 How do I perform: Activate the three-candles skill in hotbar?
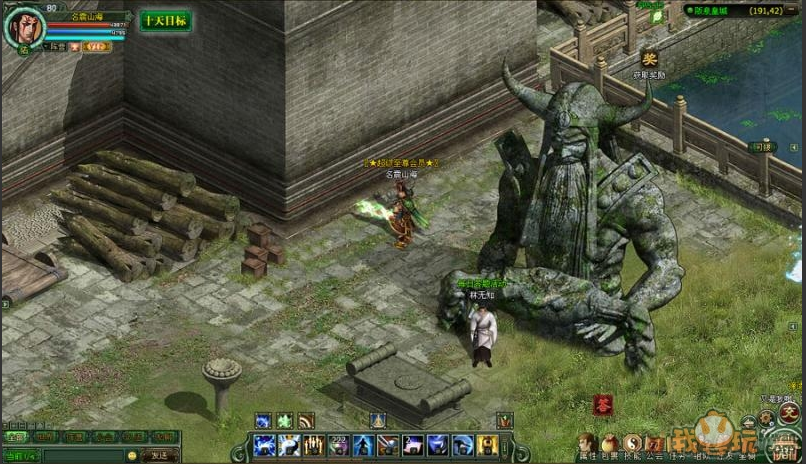313,445
